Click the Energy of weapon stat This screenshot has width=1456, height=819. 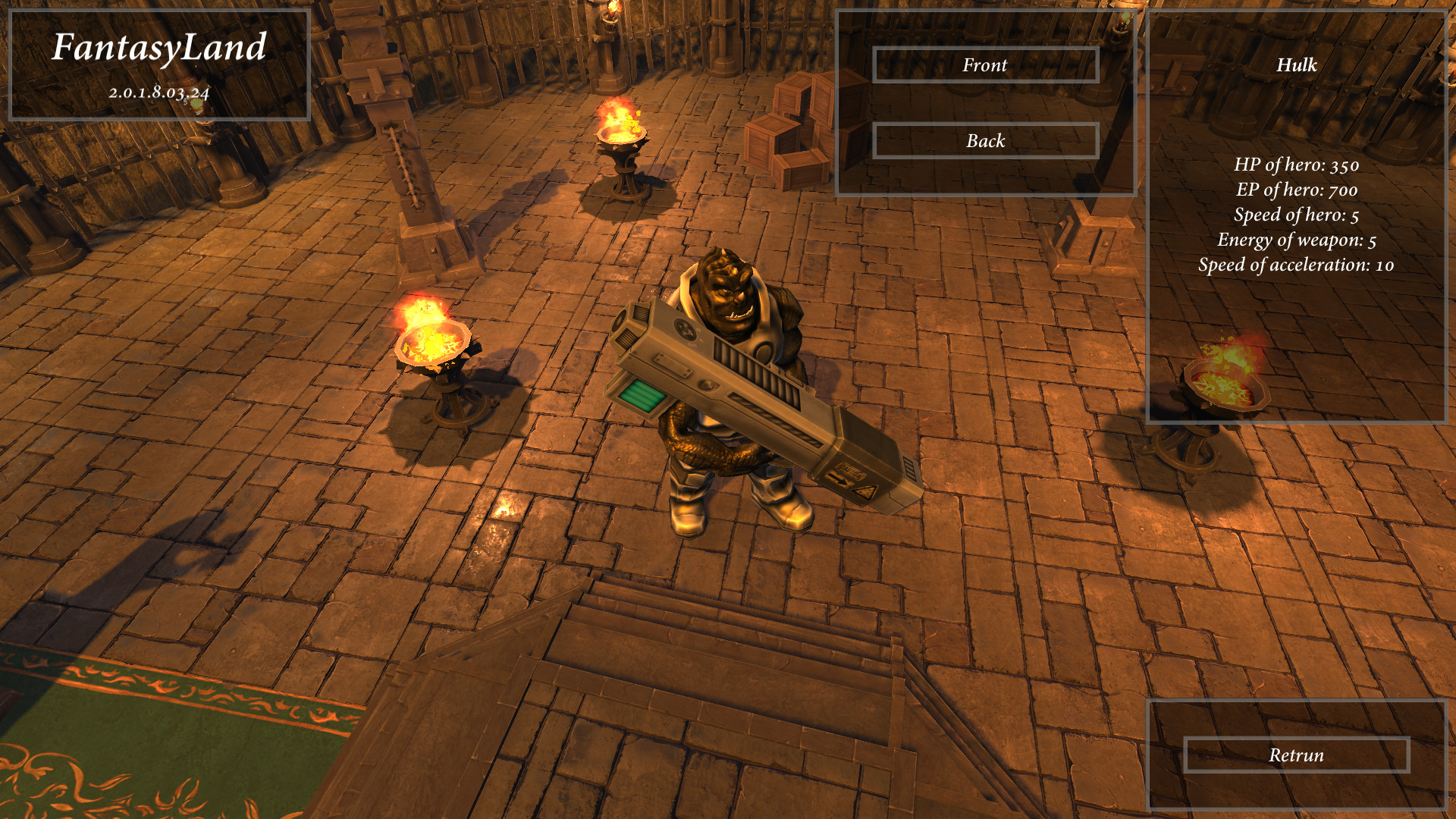click(x=1295, y=240)
